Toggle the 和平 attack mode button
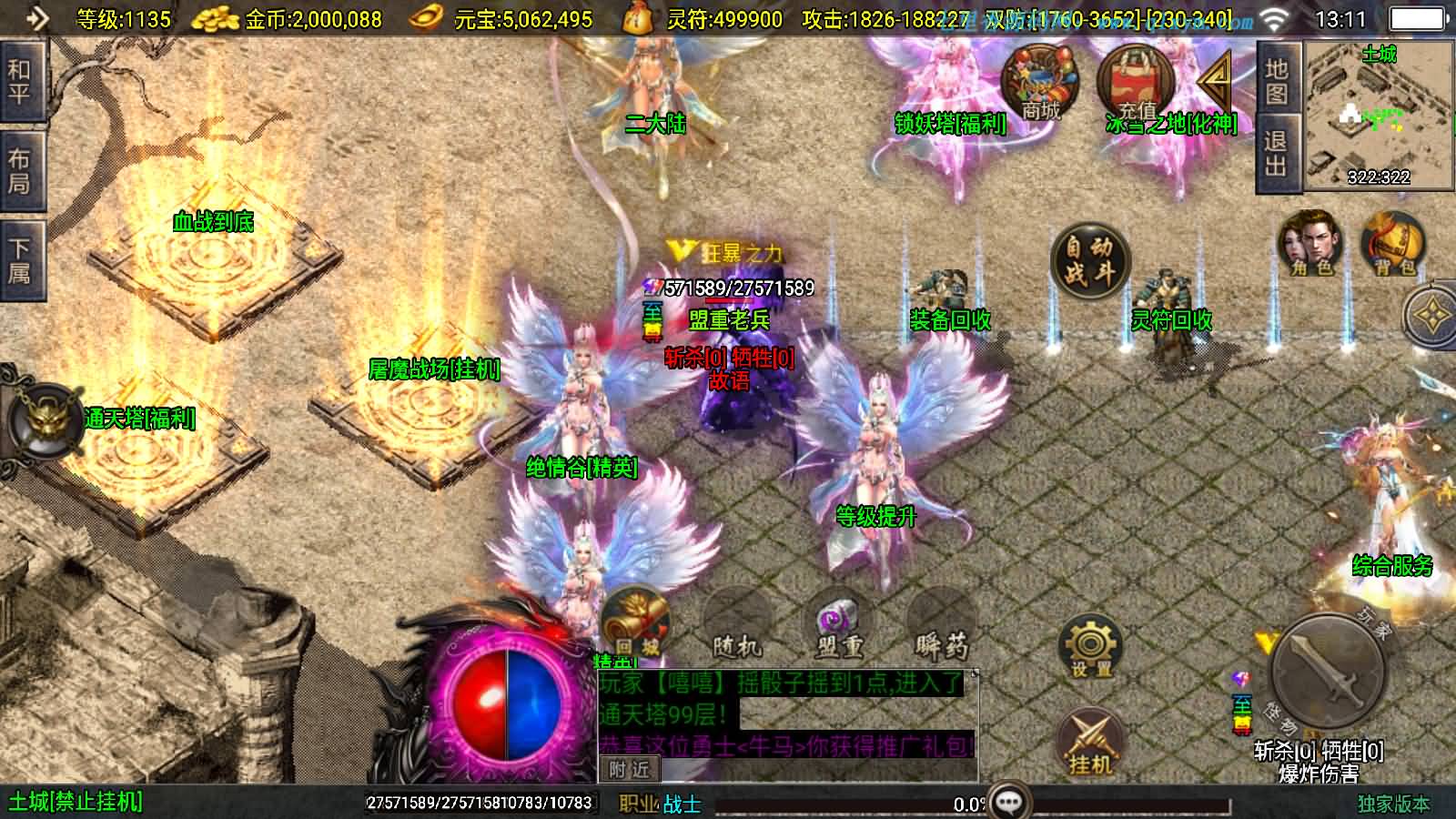 [19, 80]
